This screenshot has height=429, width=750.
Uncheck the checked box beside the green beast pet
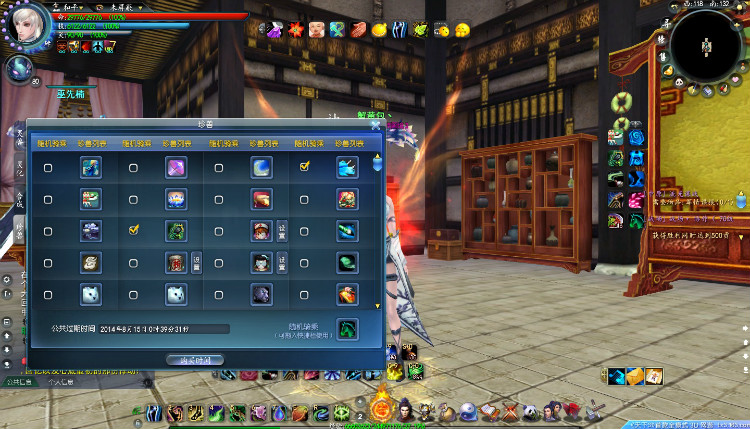tap(133, 230)
